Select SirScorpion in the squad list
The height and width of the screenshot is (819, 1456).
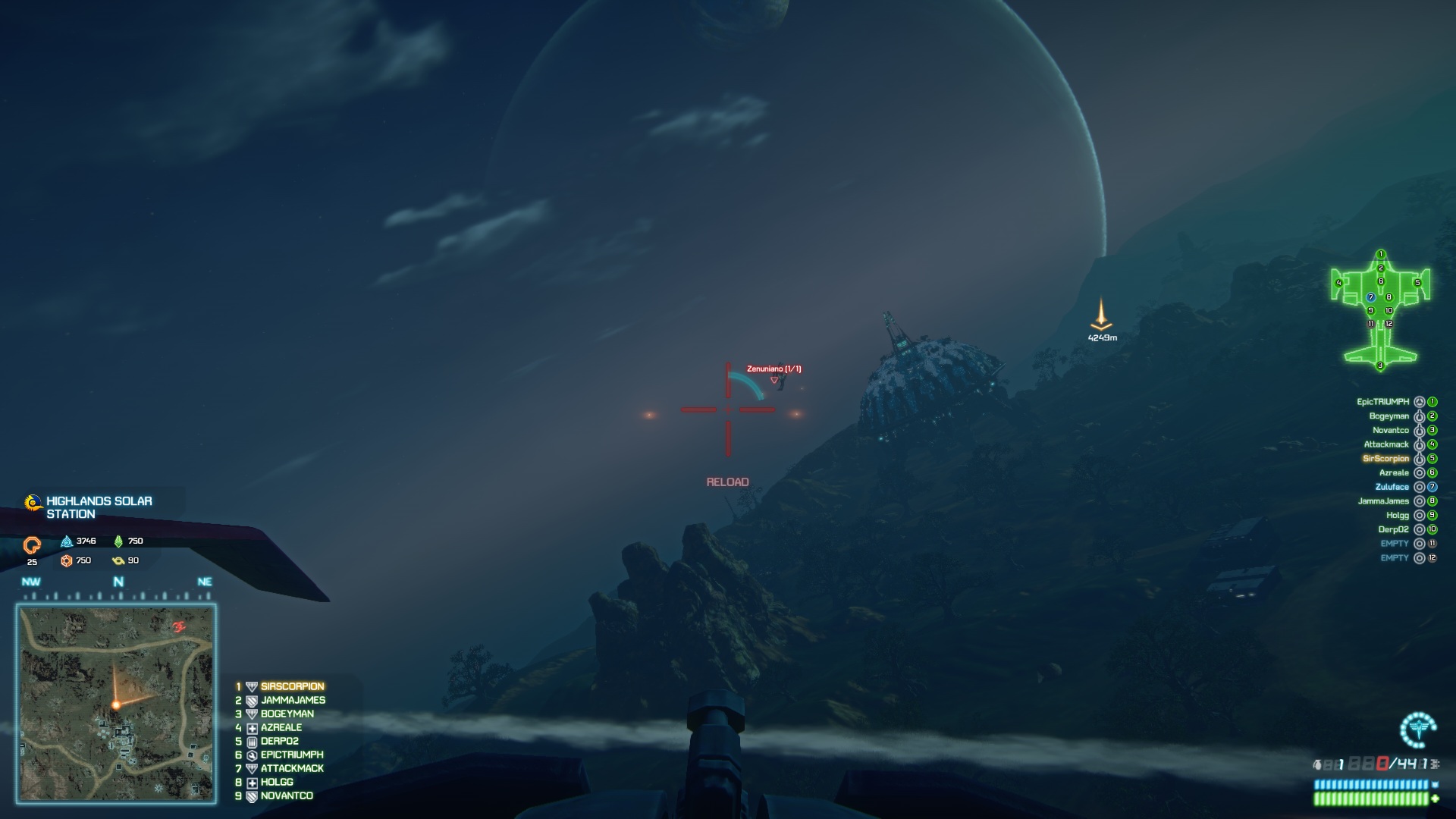pos(292,686)
